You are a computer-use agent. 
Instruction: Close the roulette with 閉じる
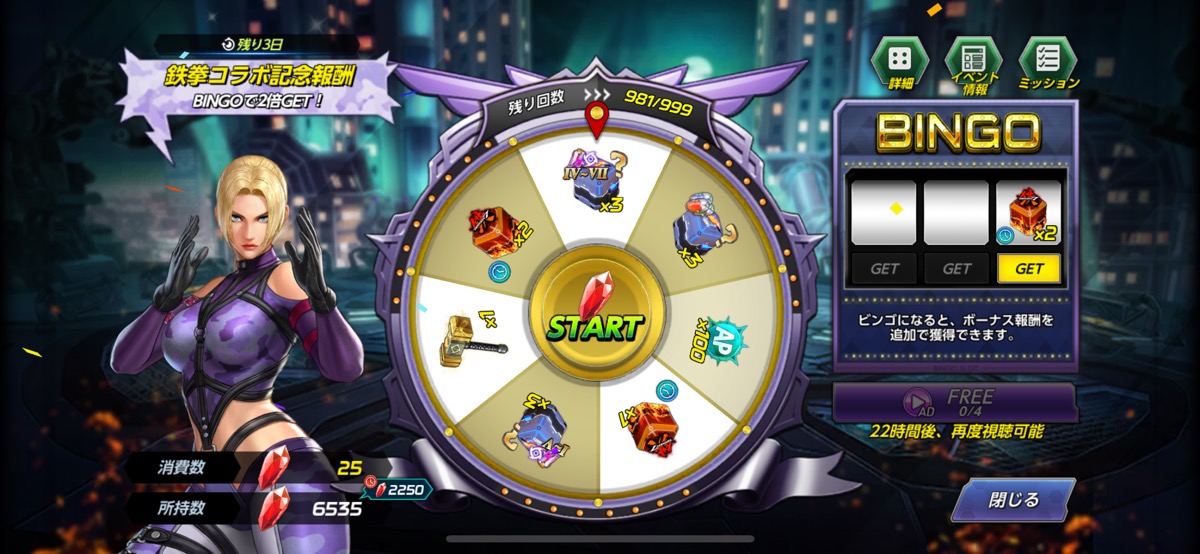1011,500
